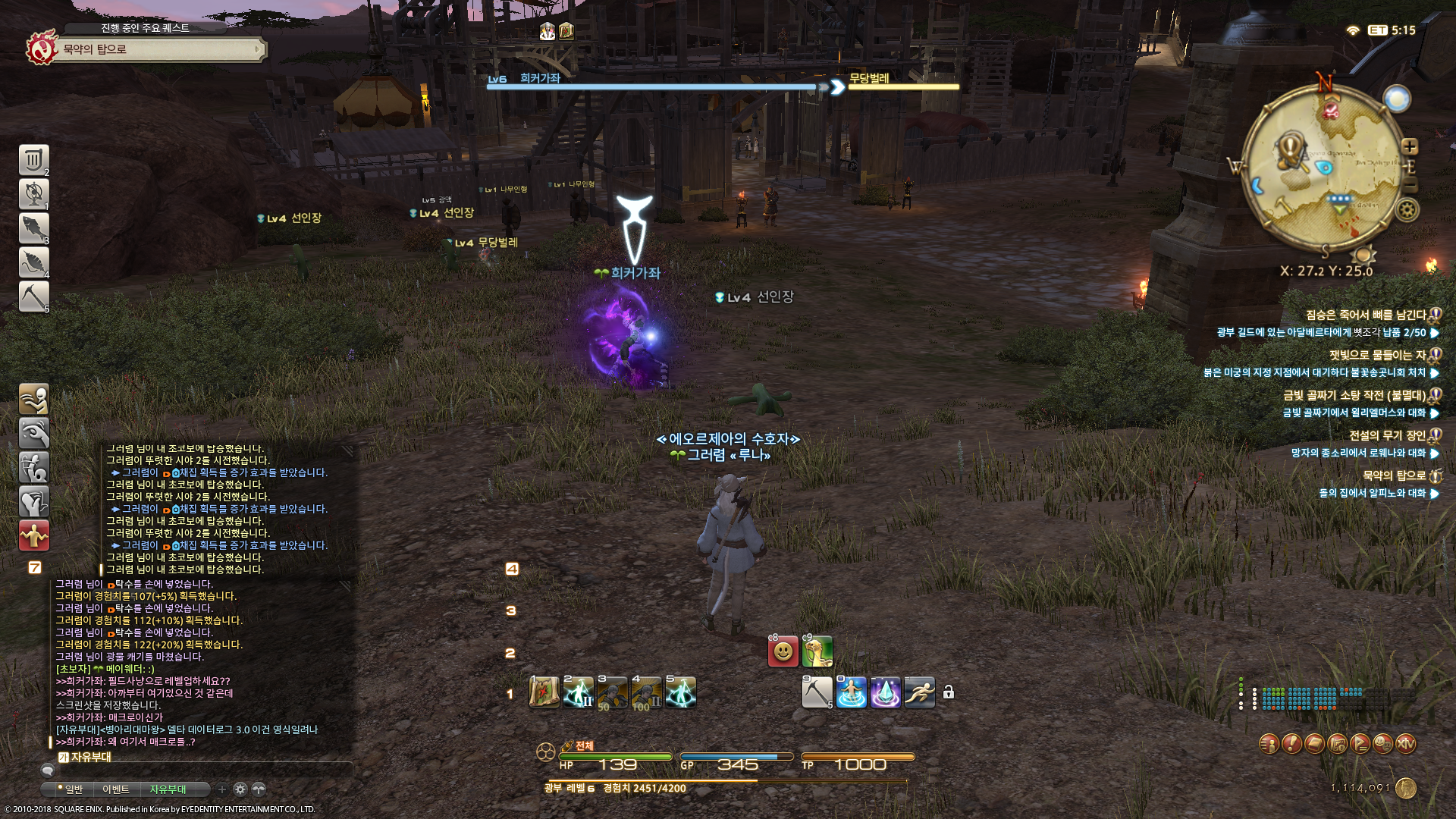The width and height of the screenshot is (1456, 819).
Task: Zoom in the minimap with plus button
Action: pyautogui.click(x=1410, y=146)
